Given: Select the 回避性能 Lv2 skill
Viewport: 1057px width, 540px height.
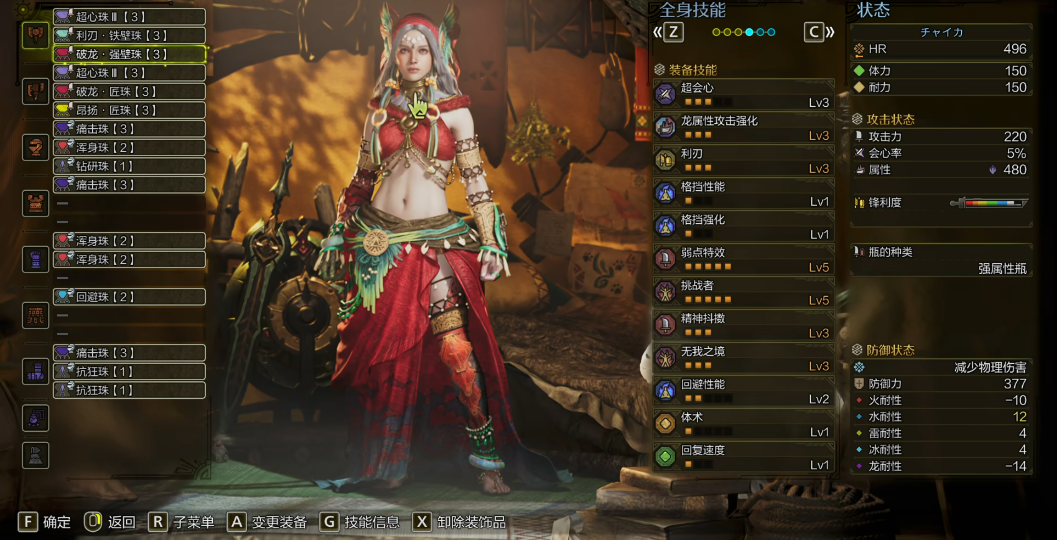Looking at the screenshot, I should pyautogui.click(x=743, y=392).
